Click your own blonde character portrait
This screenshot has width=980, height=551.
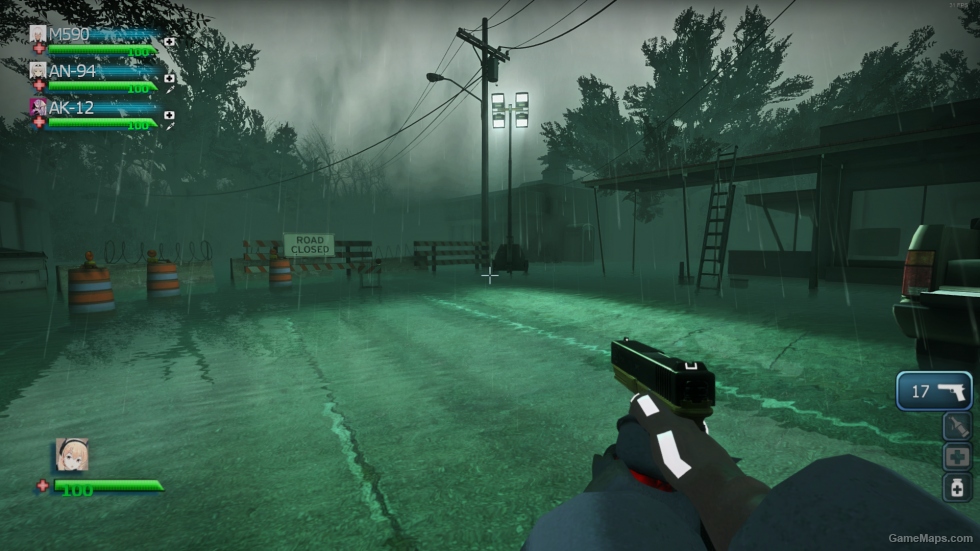click(x=72, y=454)
